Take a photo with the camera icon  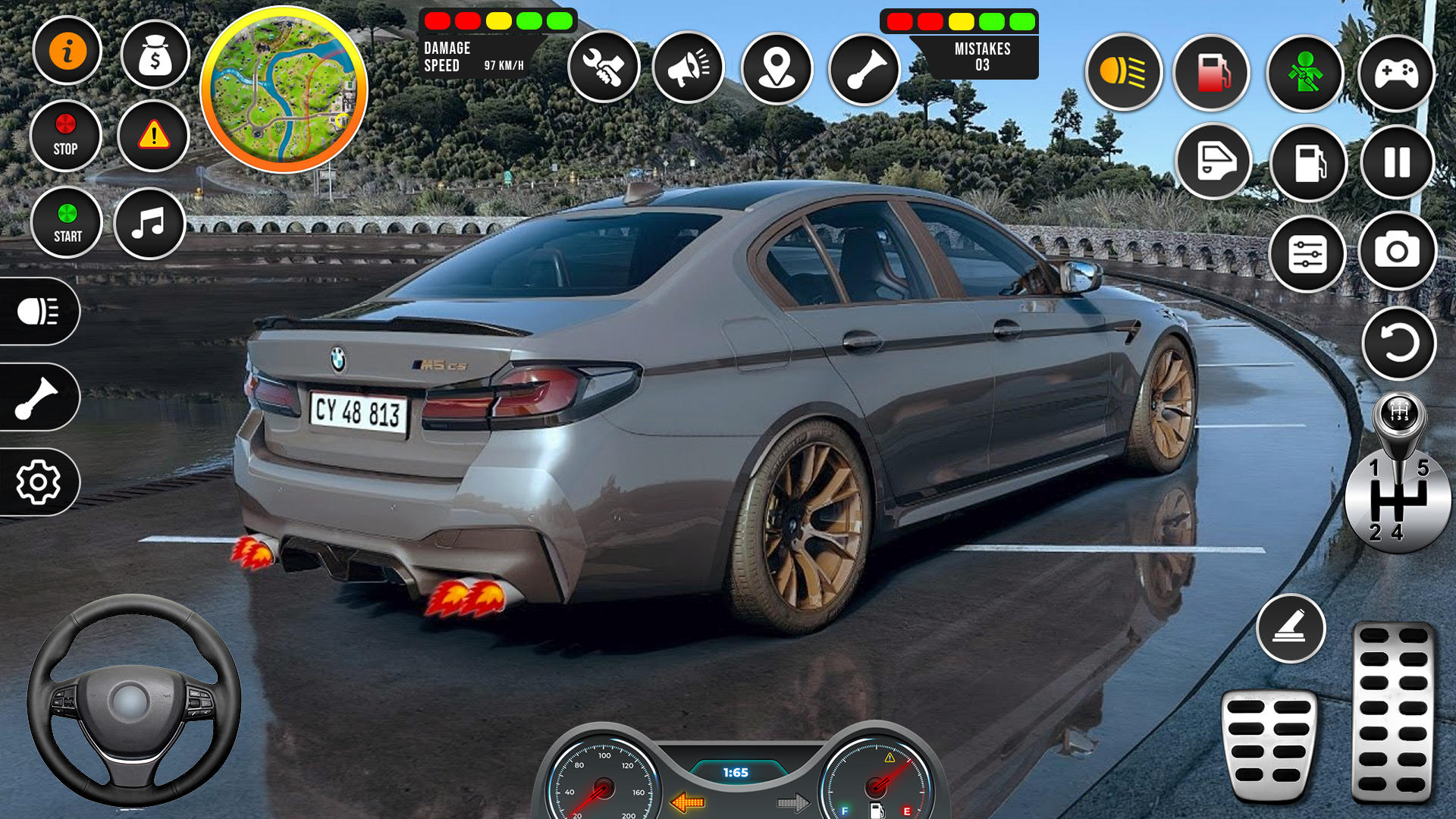tap(1397, 254)
